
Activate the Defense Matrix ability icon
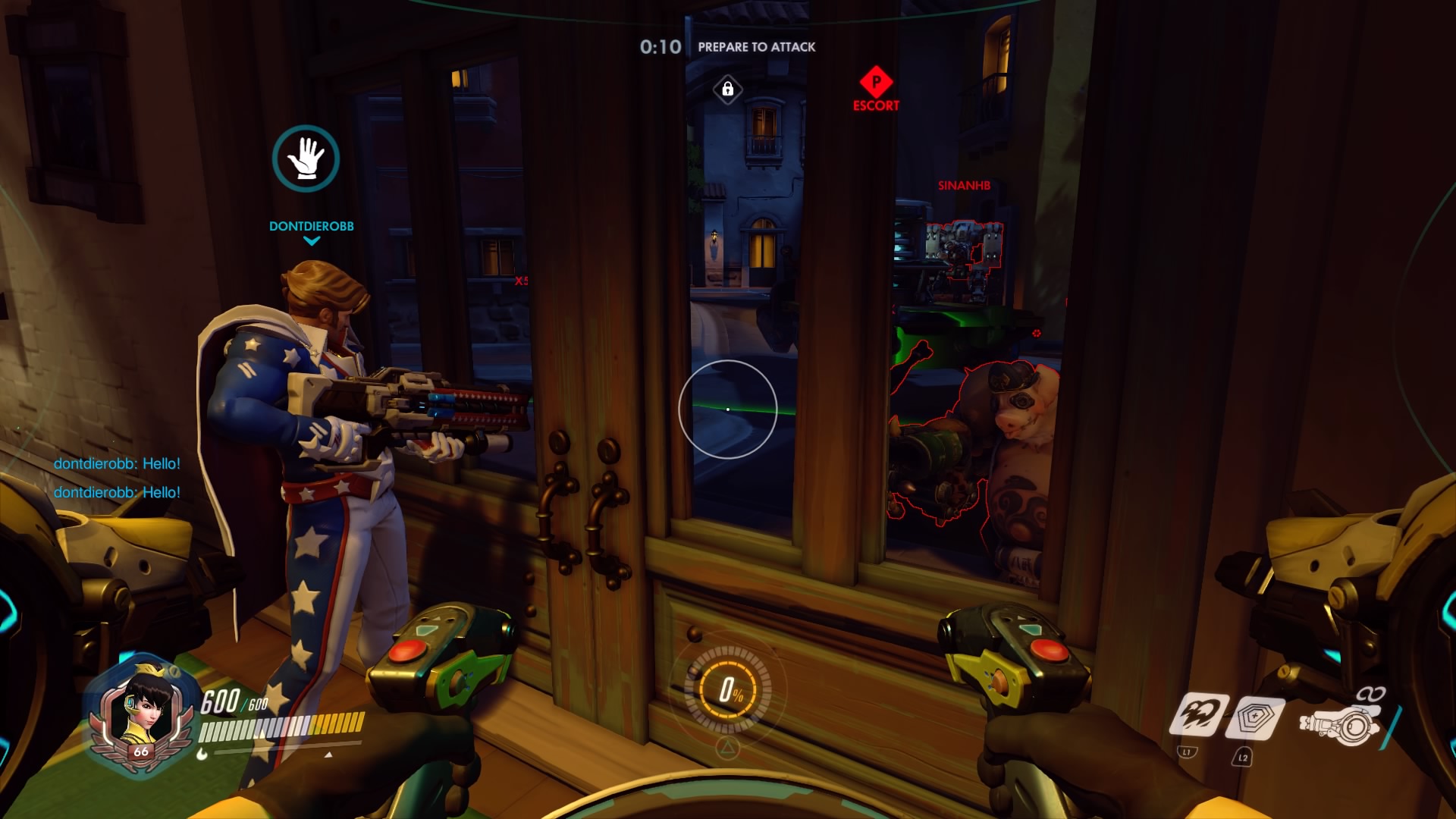coord(1257,717)
